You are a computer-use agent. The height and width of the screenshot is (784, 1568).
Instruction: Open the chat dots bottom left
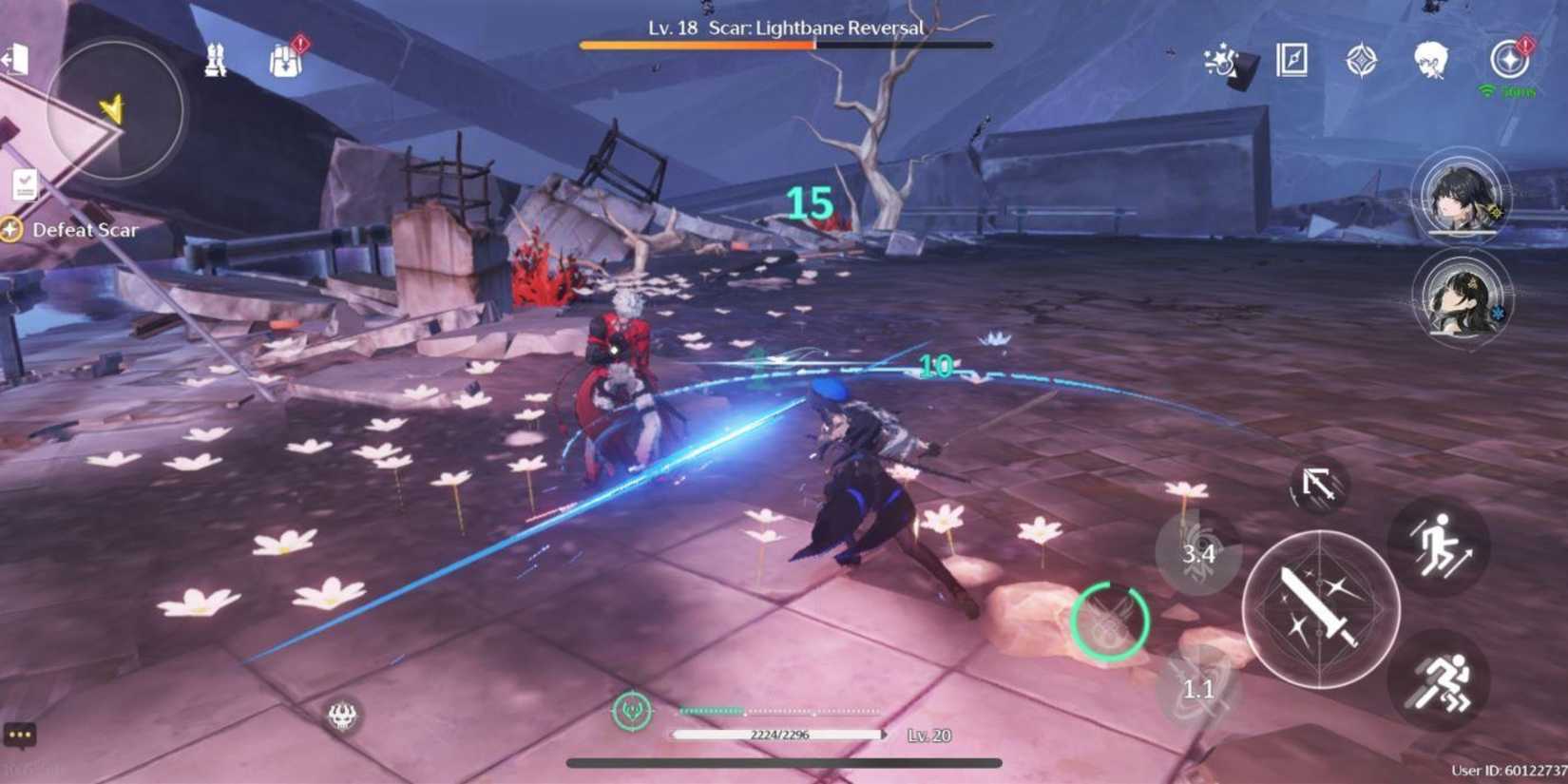point(21,735)
